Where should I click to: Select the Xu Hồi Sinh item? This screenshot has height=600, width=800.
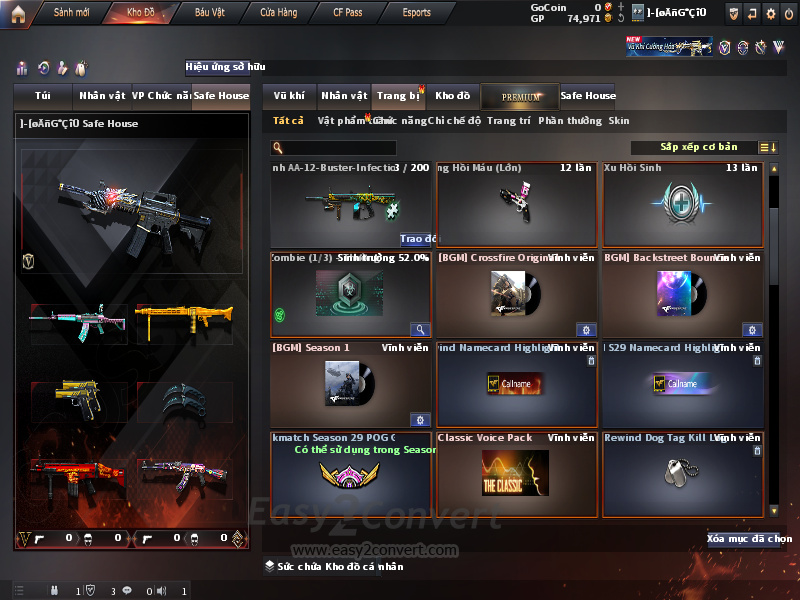click(x=683, y=204)
